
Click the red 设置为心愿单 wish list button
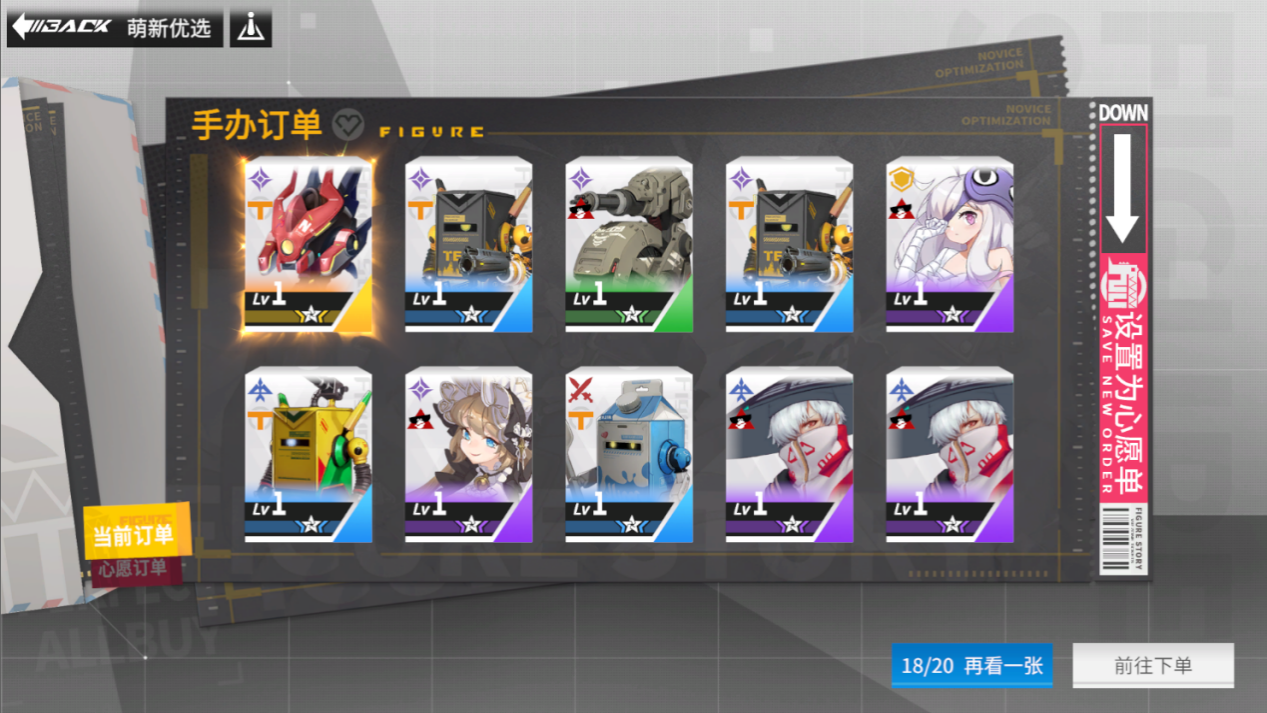(1123, 380)
